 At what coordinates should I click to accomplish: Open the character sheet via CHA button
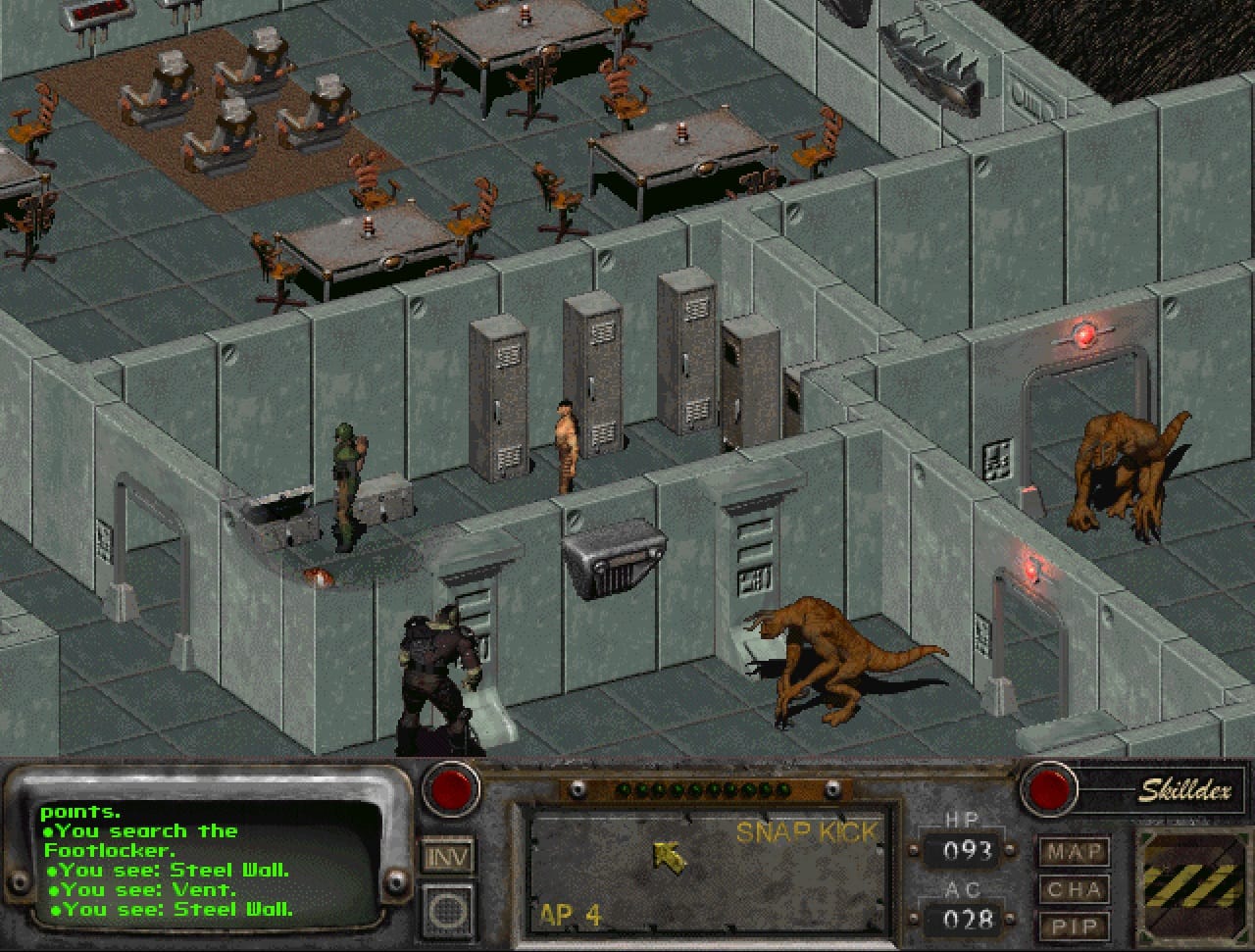[1074, 889]
